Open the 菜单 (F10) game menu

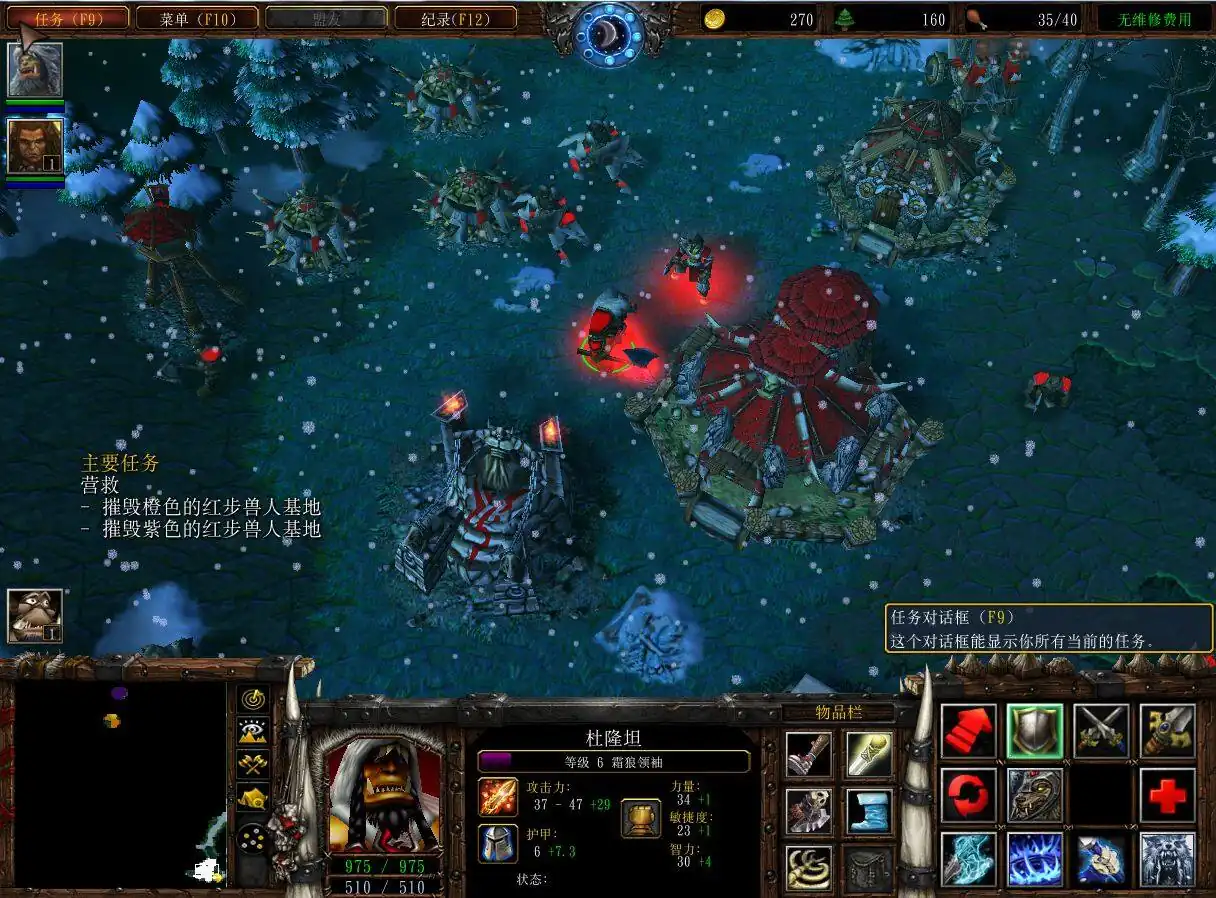click(x=196, y=18)
